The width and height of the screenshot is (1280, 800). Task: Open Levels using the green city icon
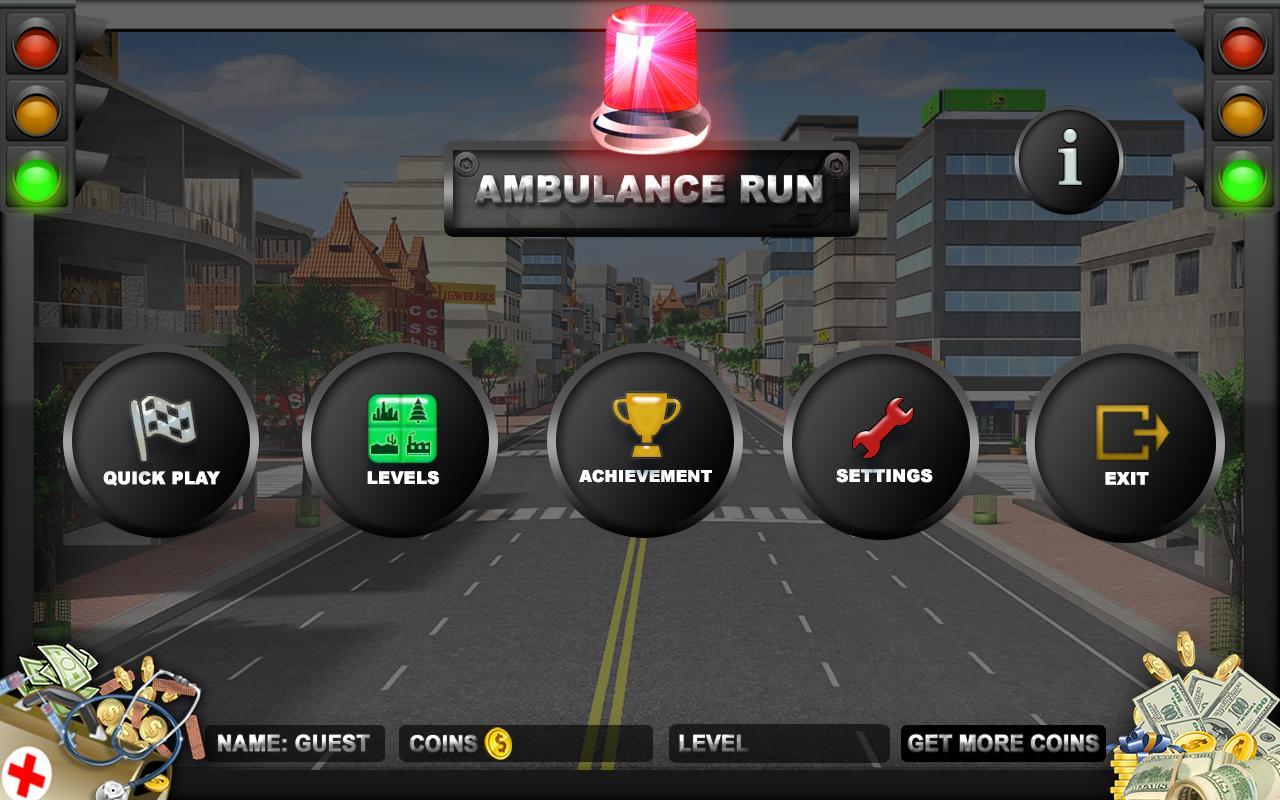[403, 427]
